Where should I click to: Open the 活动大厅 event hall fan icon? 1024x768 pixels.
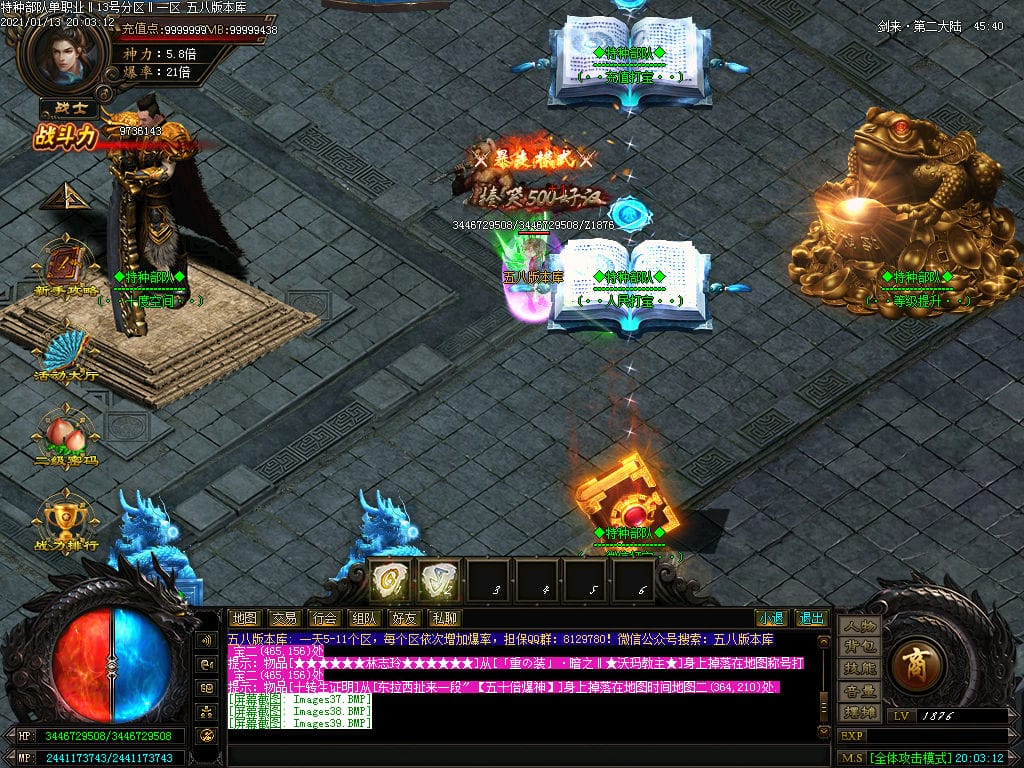click(66, 352)
